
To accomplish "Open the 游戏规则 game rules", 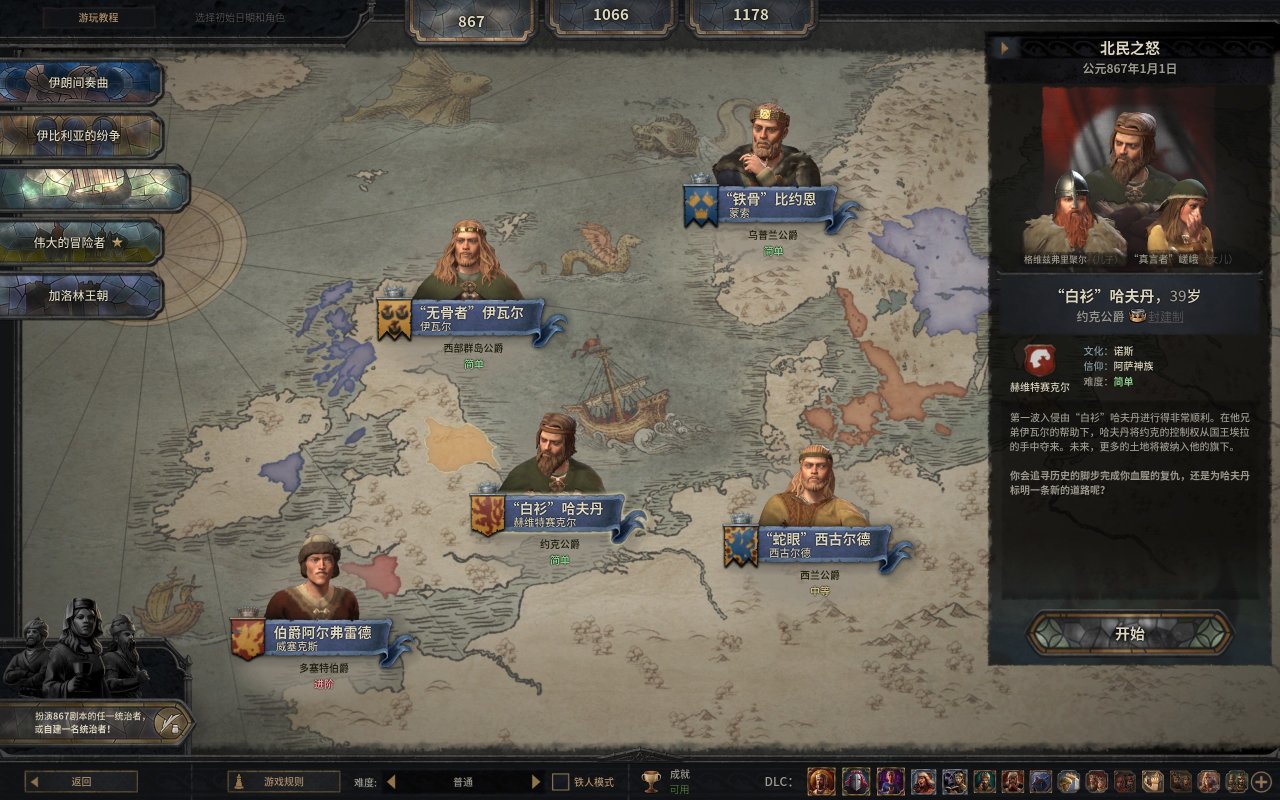I will point(284,782).
